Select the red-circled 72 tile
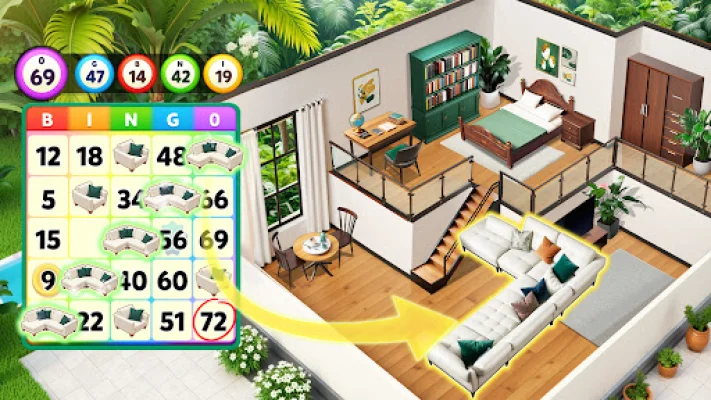The width and height of the screenshot is (711, 400). [214, 321]
